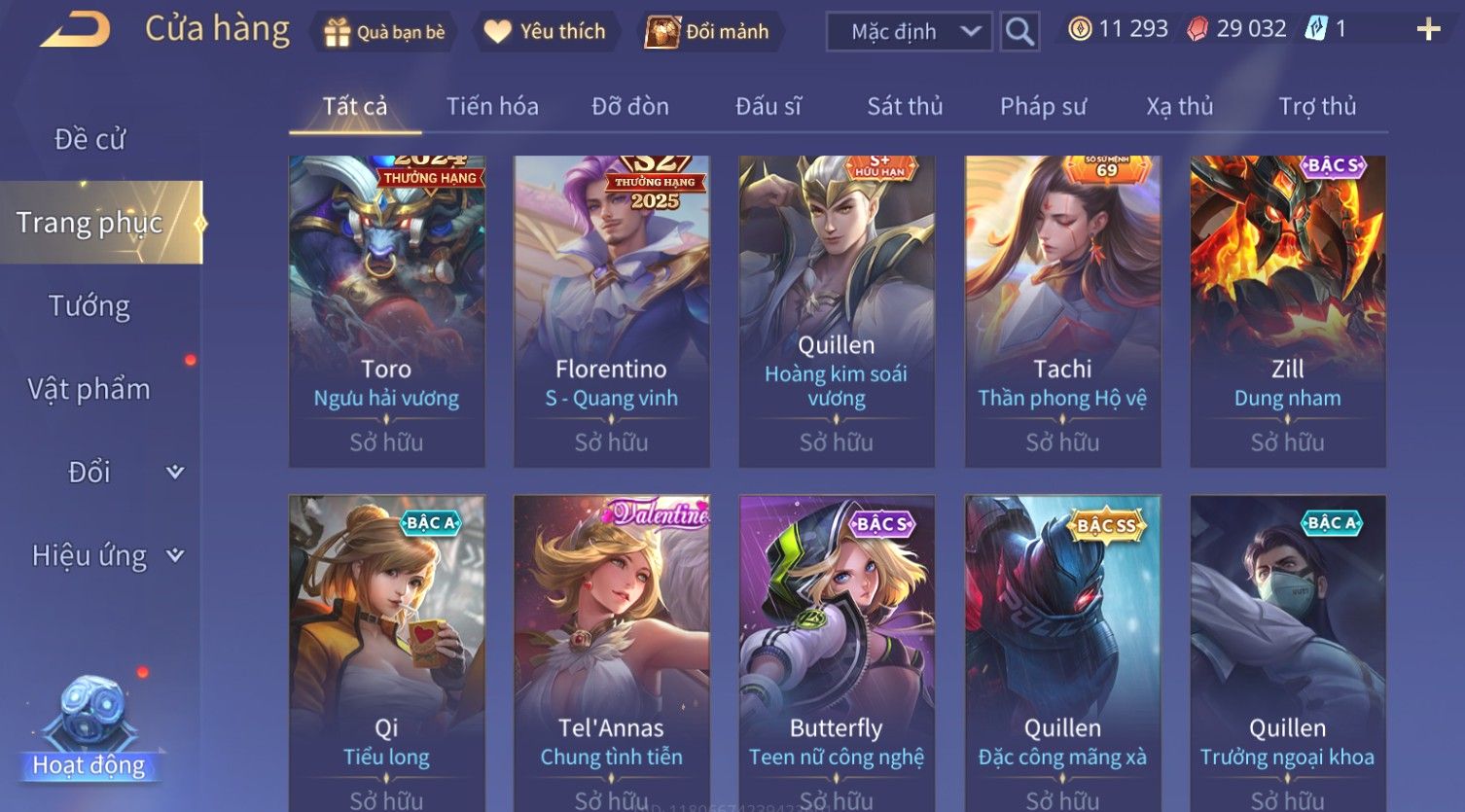Click the magnifying glass search button
The image size is (1465, 812).
1018,32
